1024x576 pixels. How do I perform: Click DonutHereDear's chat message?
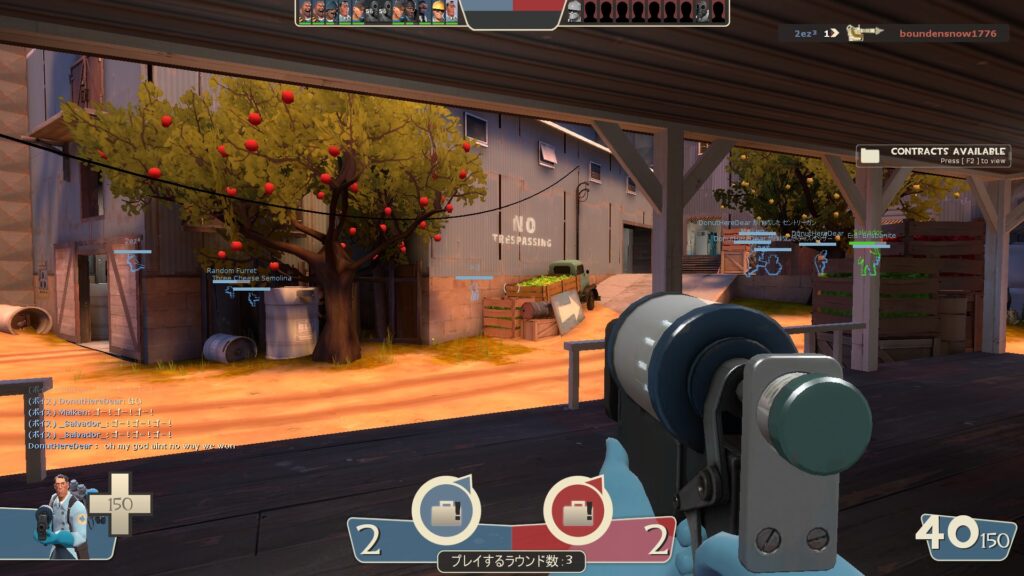130,446
